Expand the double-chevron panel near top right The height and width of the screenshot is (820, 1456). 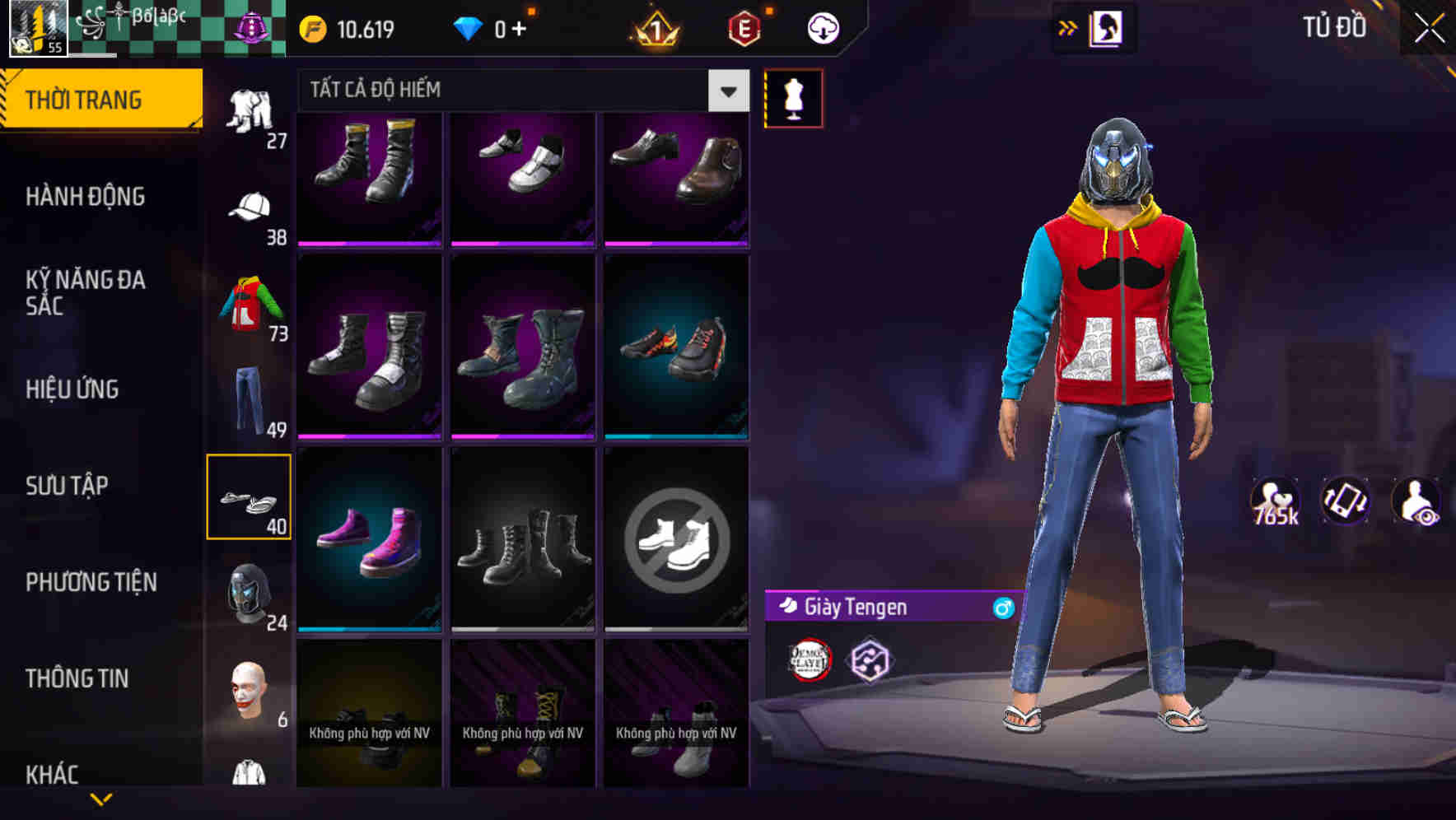[1068, 26]
